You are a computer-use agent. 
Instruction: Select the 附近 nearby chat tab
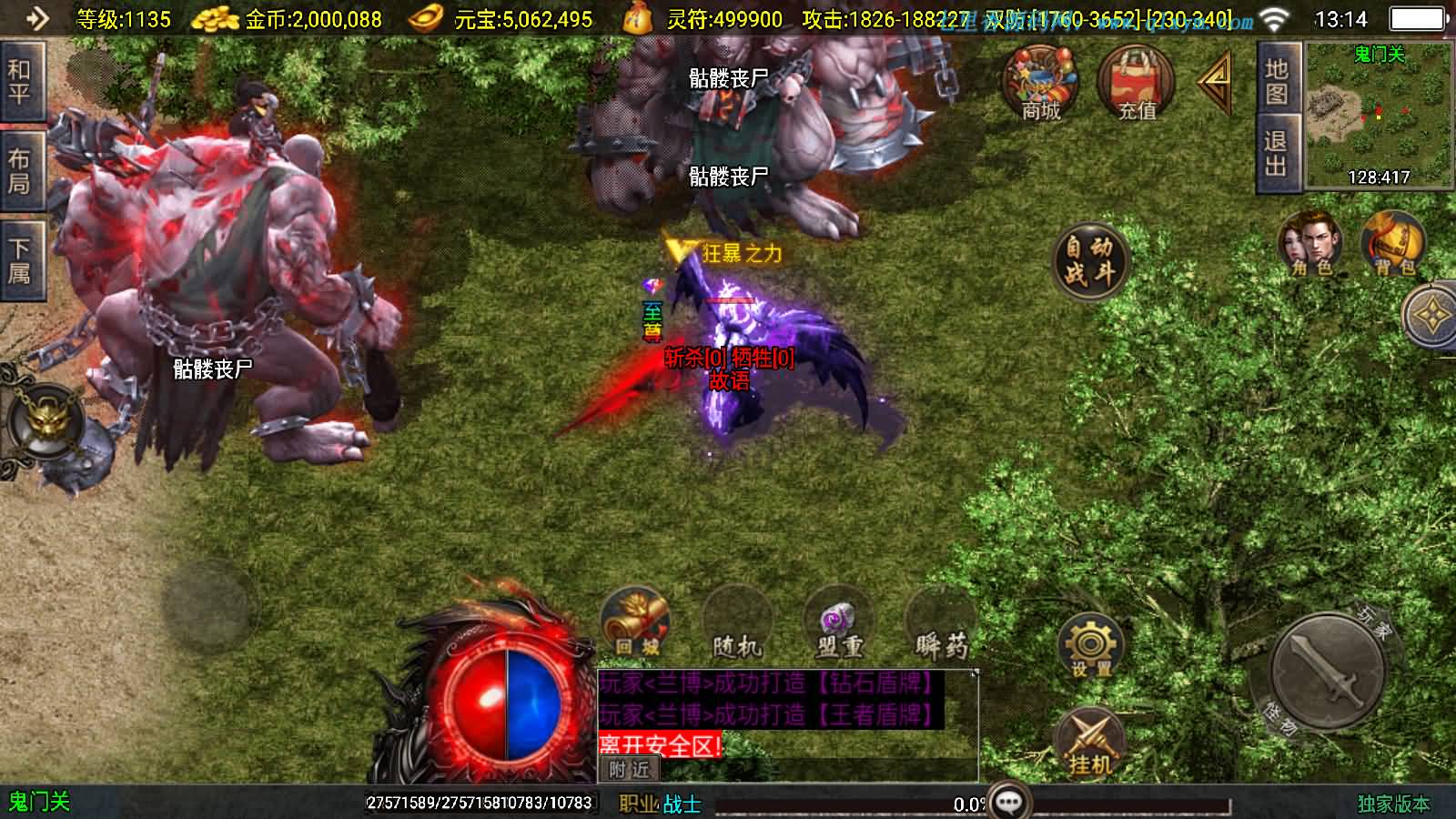pos(630,770)
